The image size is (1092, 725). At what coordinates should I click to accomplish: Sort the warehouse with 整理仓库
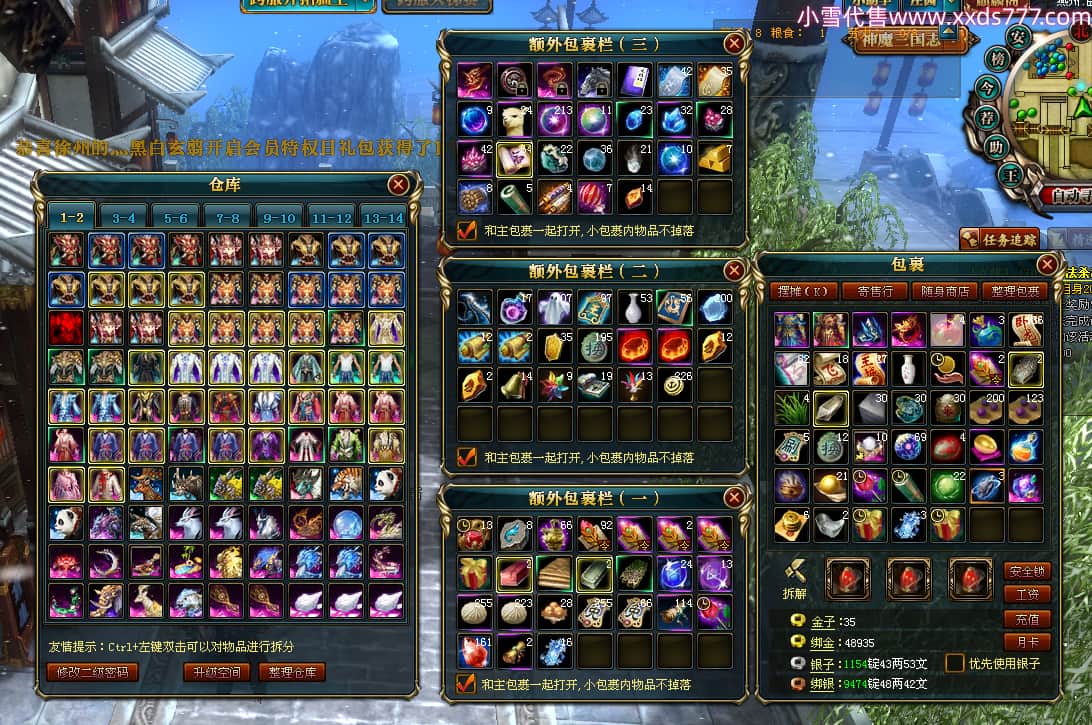[292, 672]
